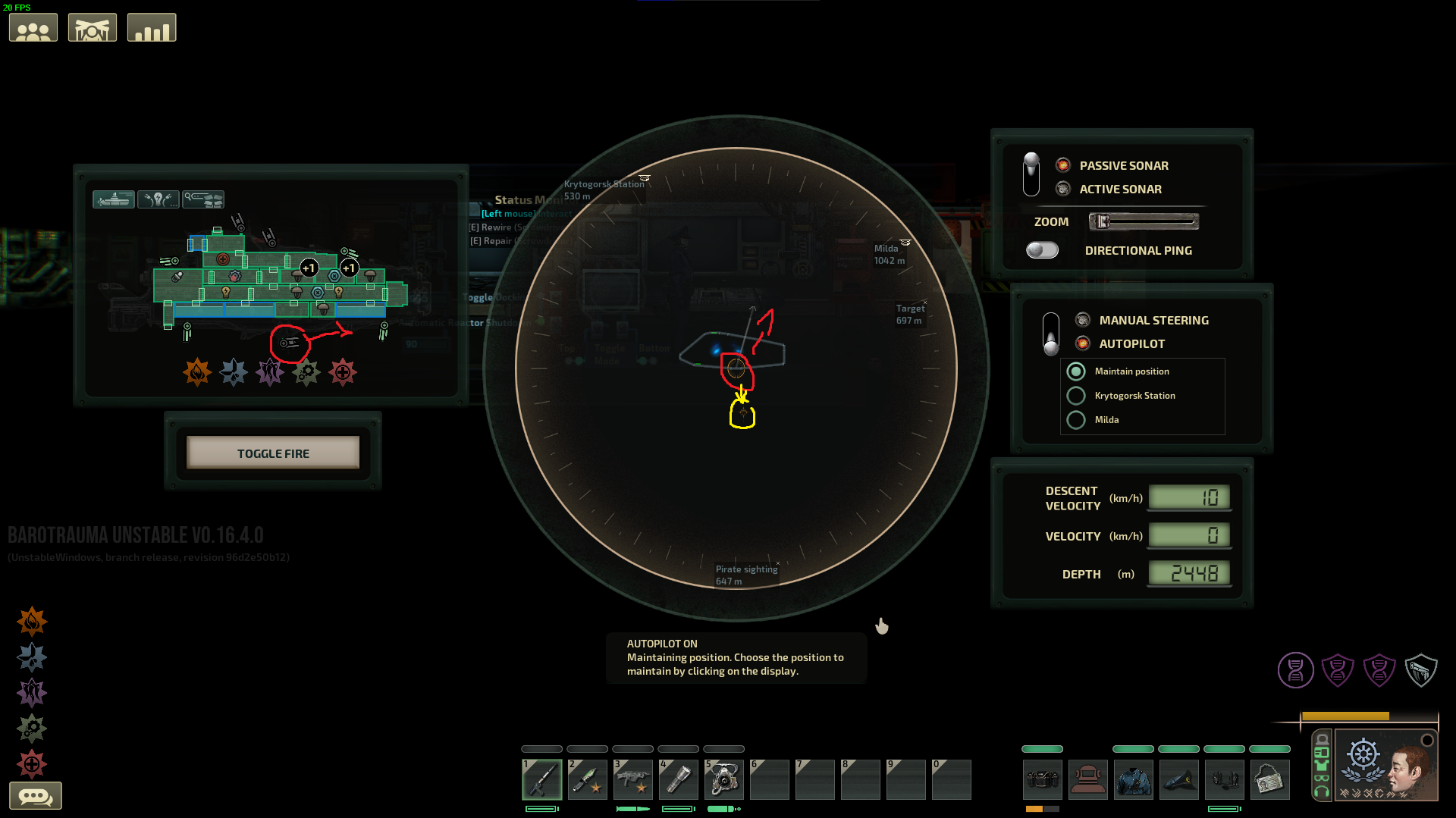Select the leak warning icon on status monitor
Viewport: 1456px width, 818px height.
[234, 371]
